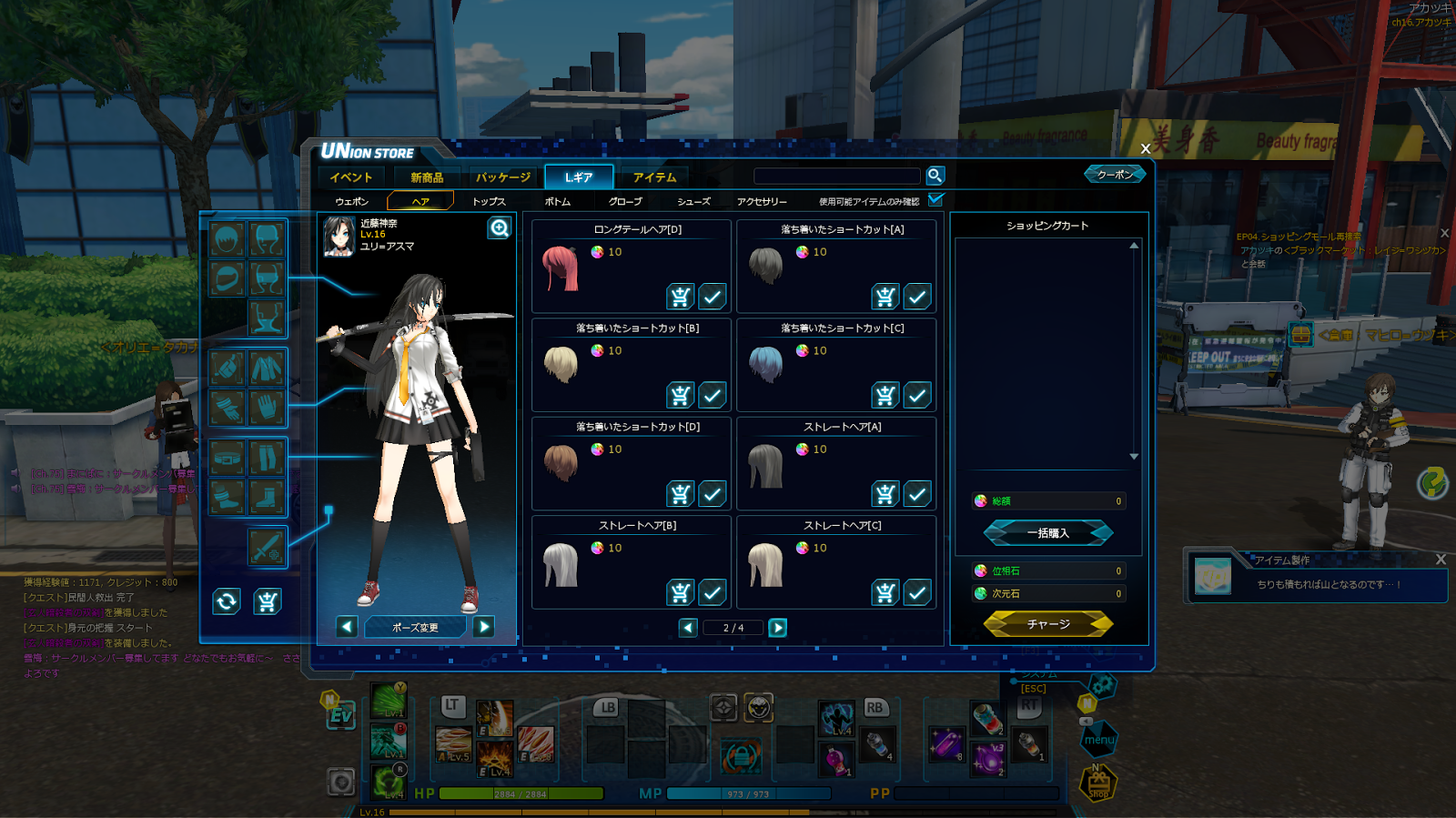Click the store search text field
The width and height of the screenshot is (1456, 818).
(x=837, y=176)
